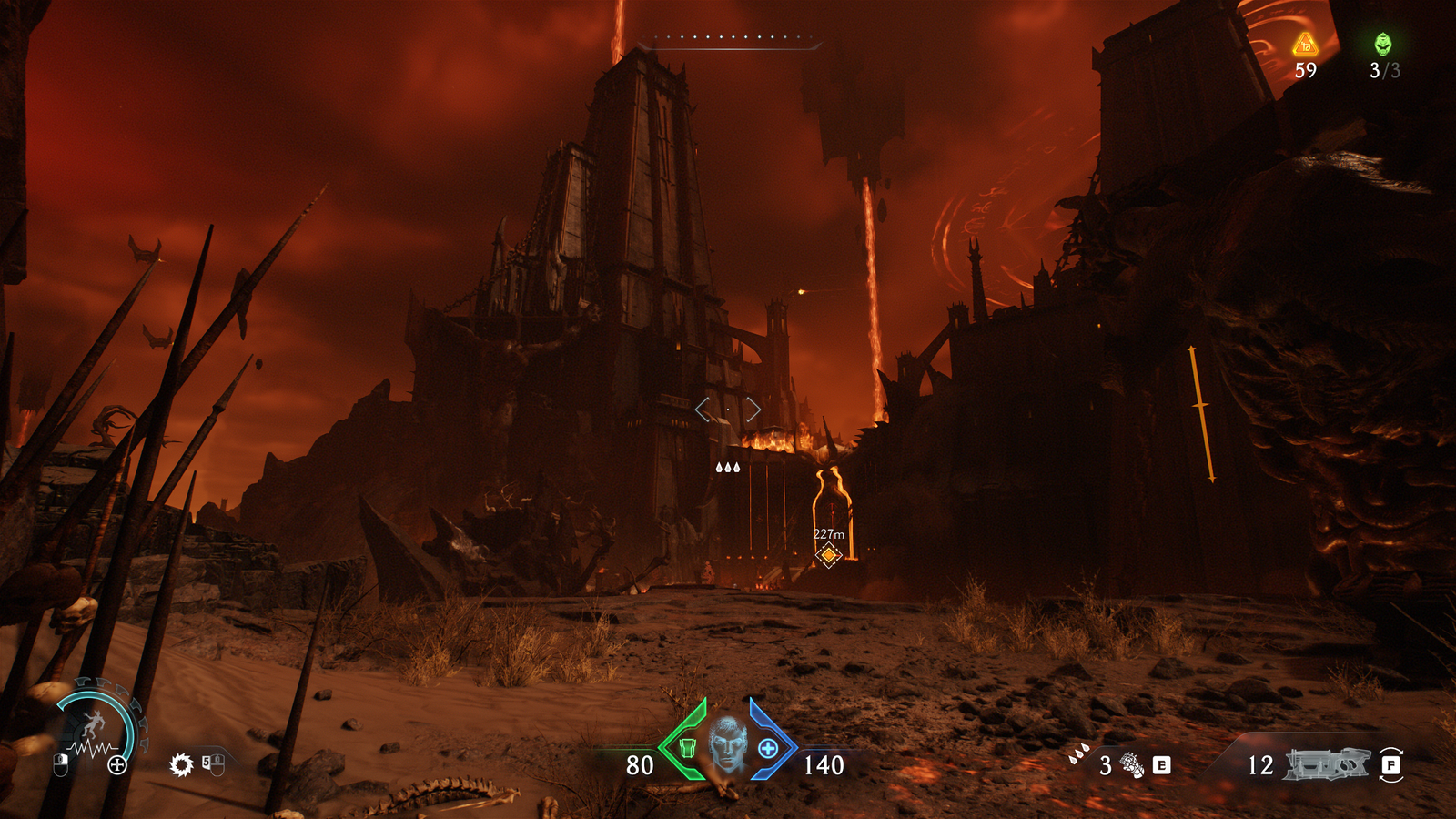The image size is (1456, 819).
Task: Click the orange triangular gold currency icon
Action: [x=1305, y=44]
